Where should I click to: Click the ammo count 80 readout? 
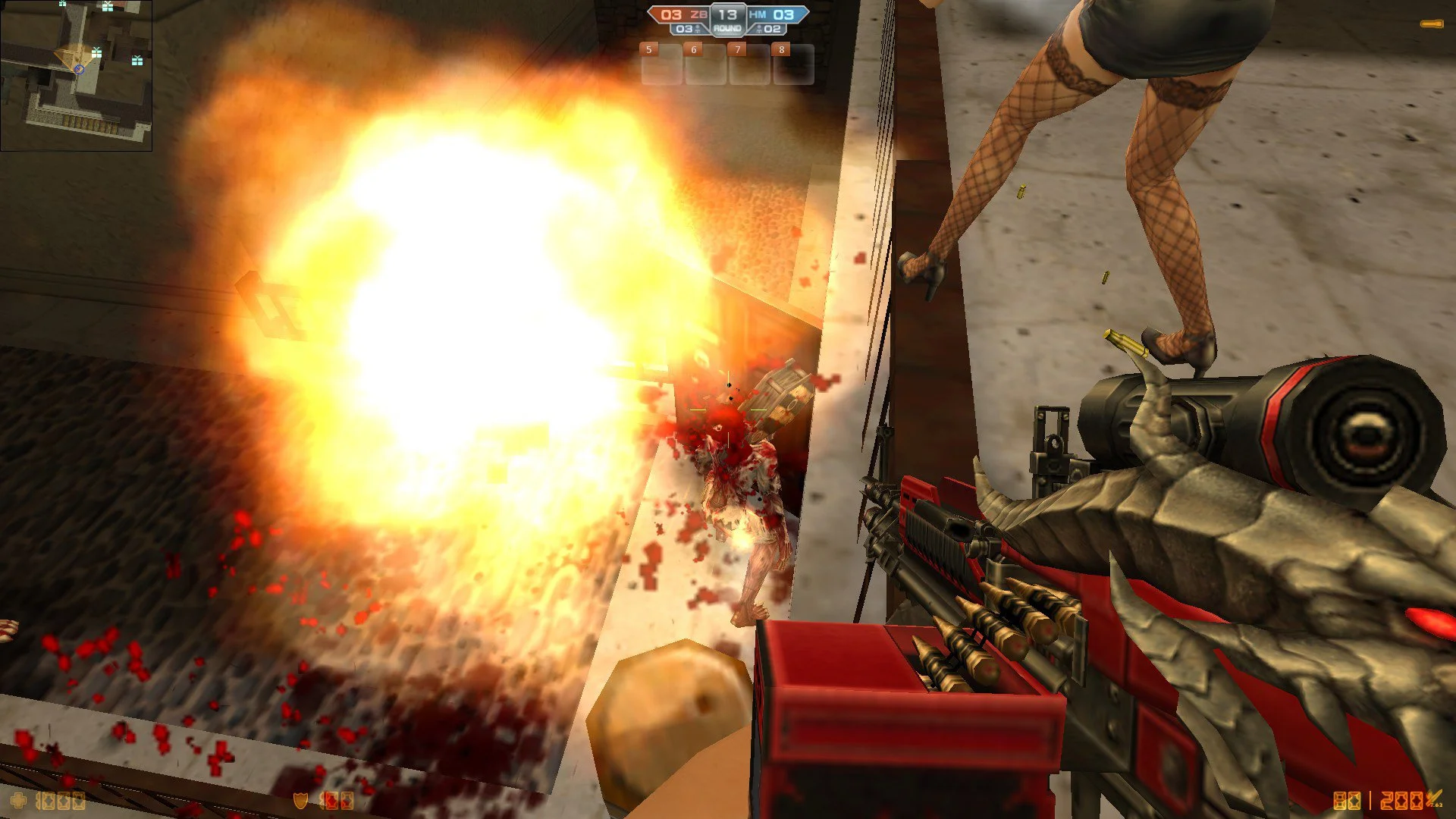1348,800
